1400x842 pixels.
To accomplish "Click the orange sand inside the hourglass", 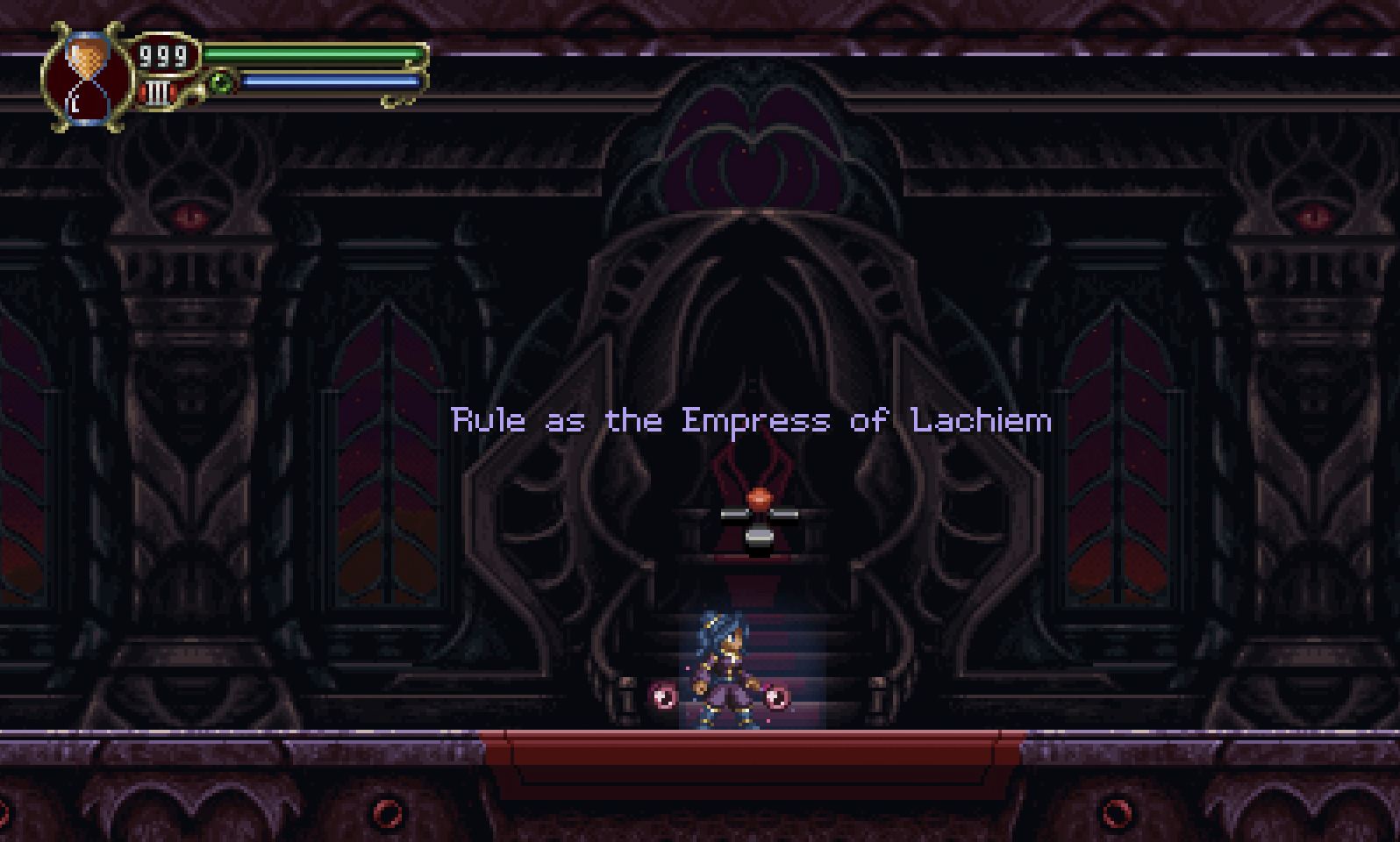I will point(86,58).
